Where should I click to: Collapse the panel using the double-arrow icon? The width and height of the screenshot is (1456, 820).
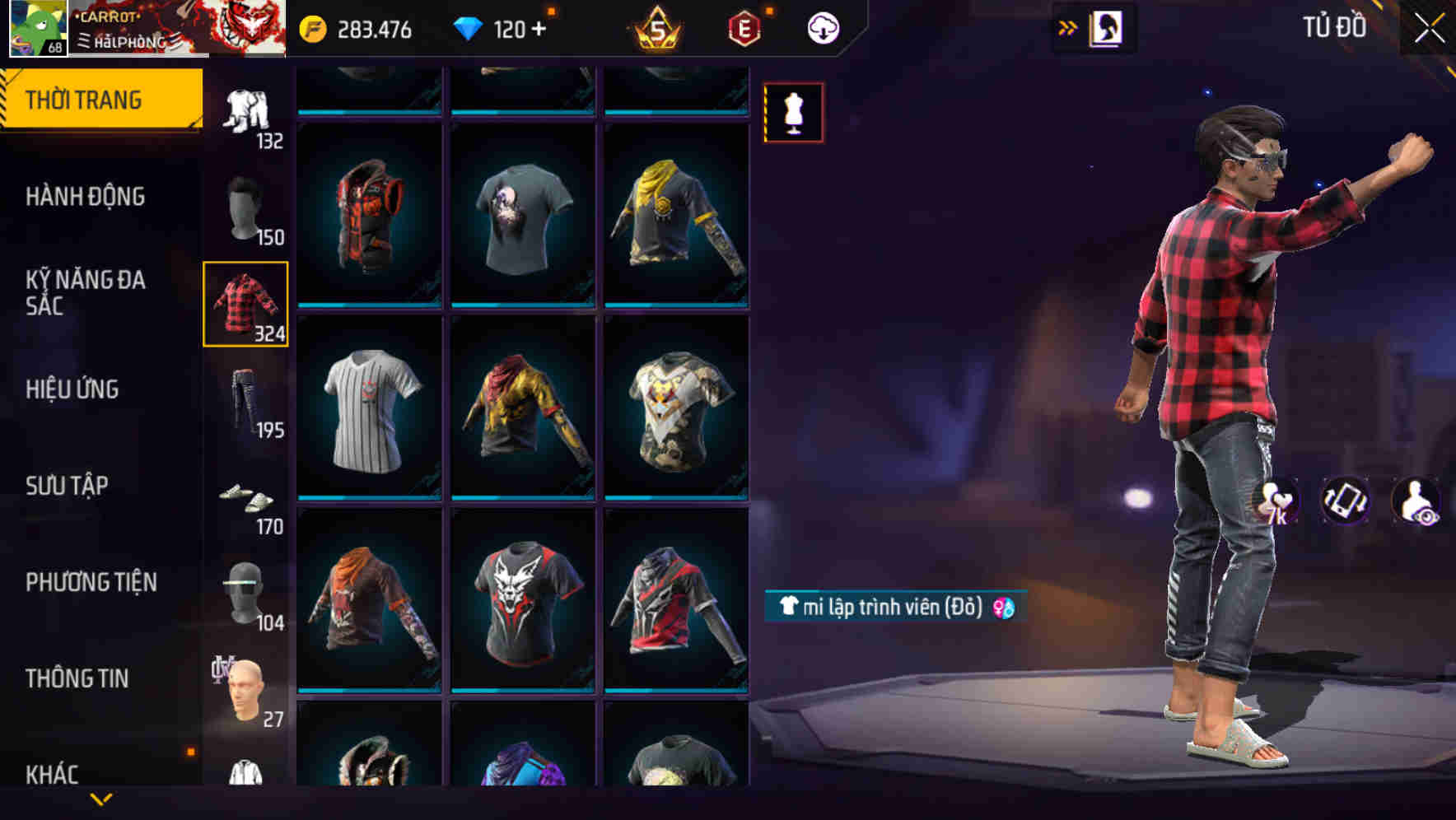coord(1068,26)
